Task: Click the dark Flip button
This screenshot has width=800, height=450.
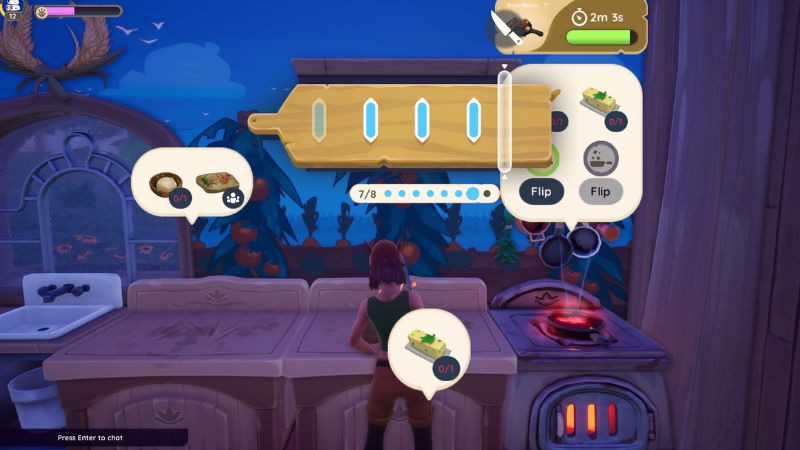Action: (540, 191)
